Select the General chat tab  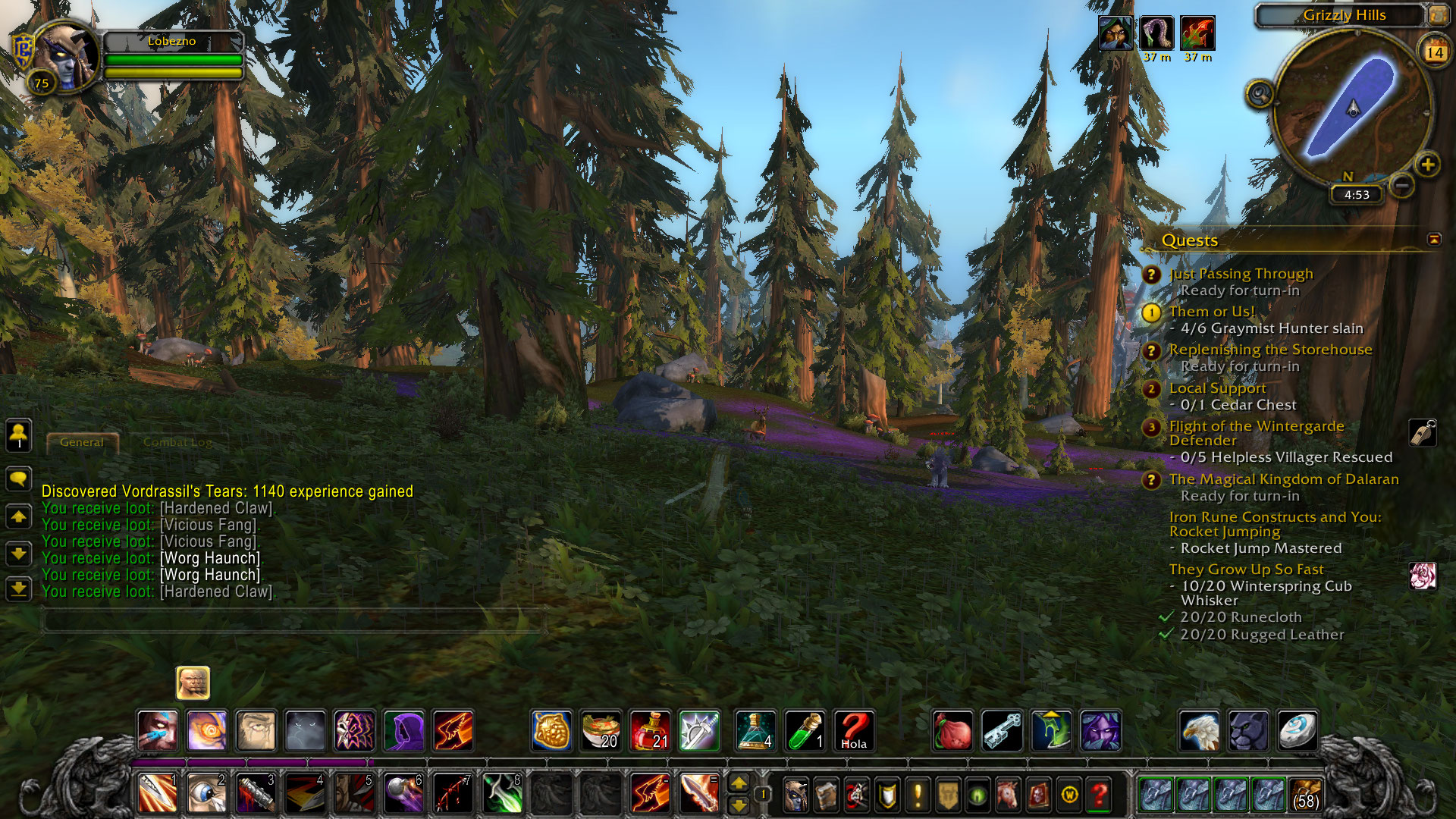coord(82,442)
